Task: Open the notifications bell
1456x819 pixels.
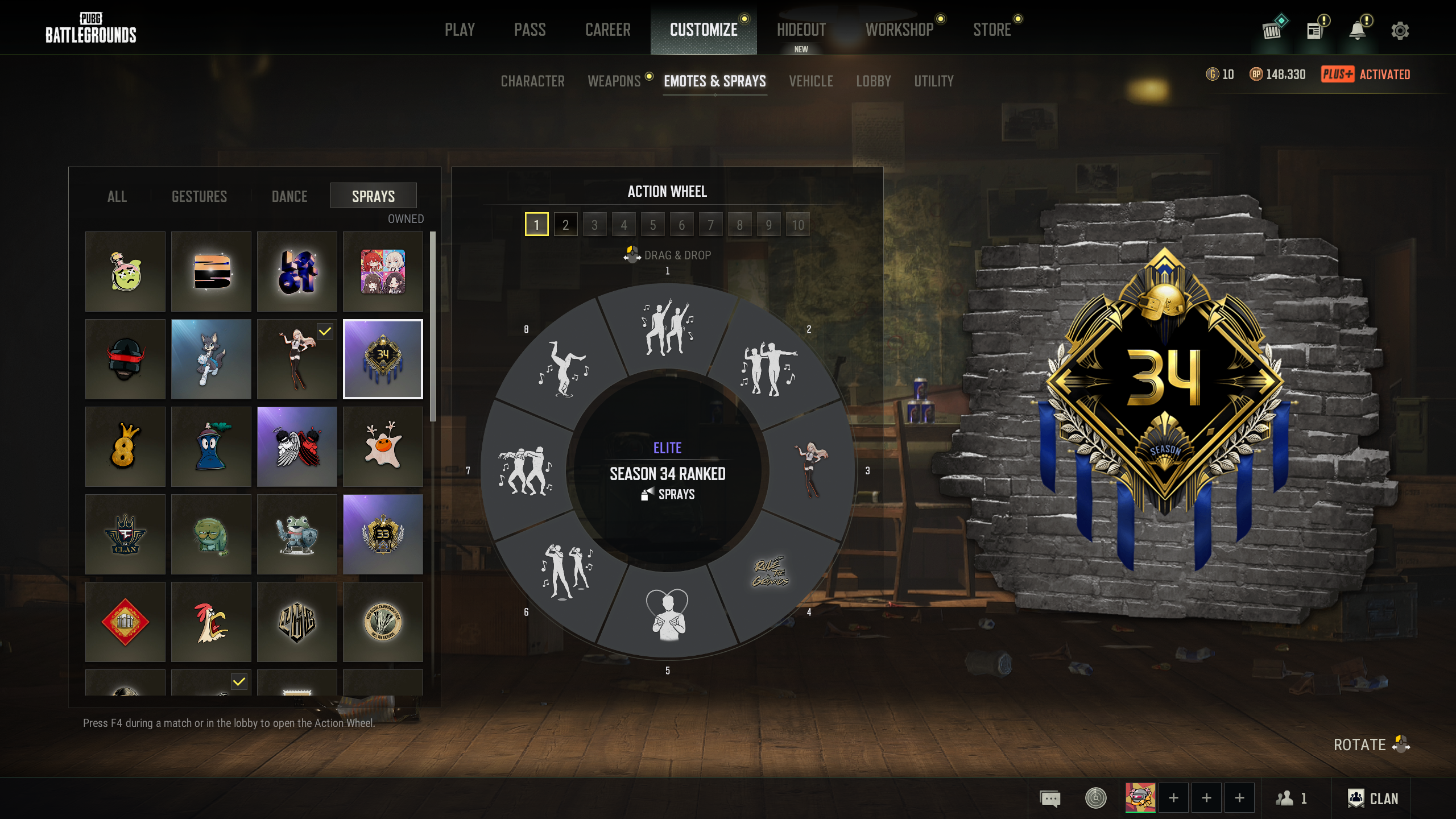Action: [1358, 31]
